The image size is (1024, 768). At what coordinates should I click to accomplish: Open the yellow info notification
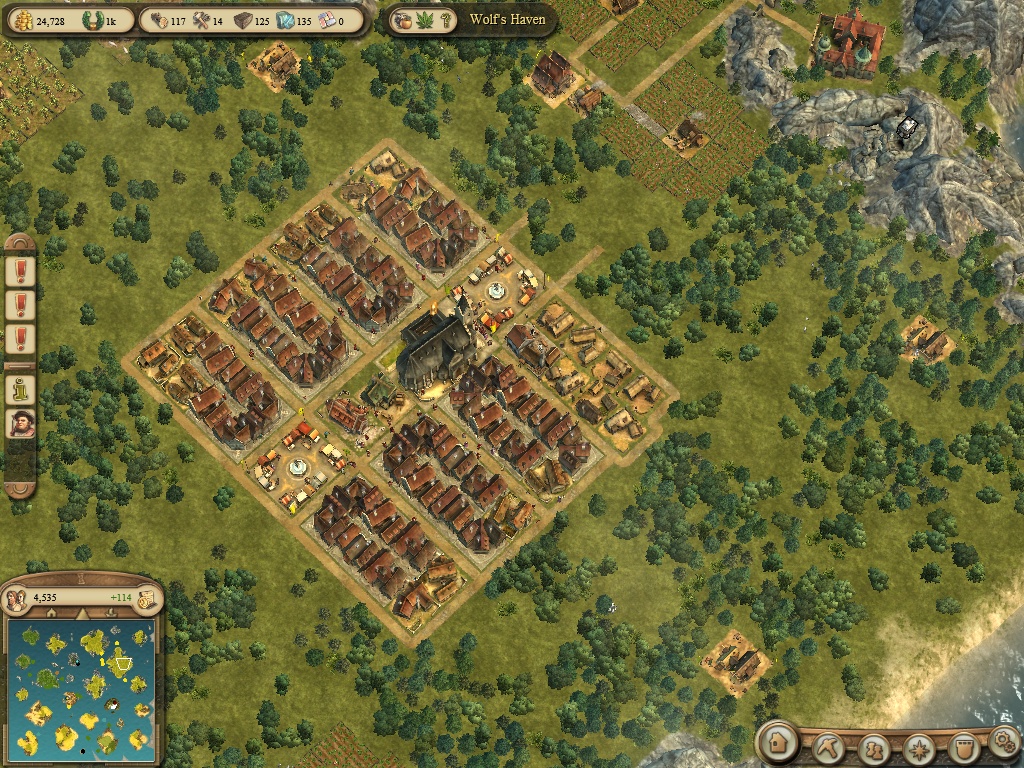[x=20, y=385]
